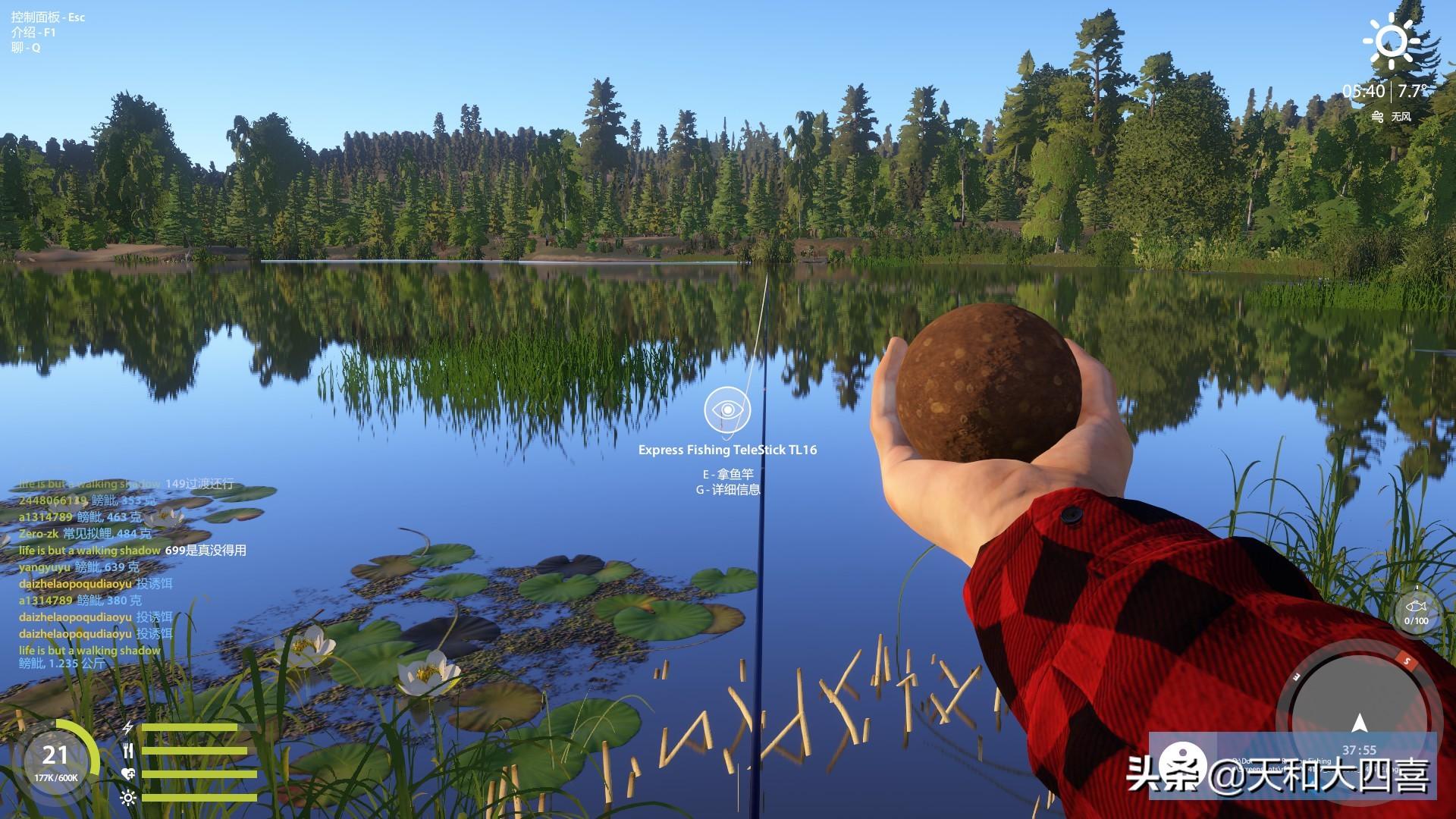Select the level 21 experience circle

pyautogui.click(x=55, y=761)
